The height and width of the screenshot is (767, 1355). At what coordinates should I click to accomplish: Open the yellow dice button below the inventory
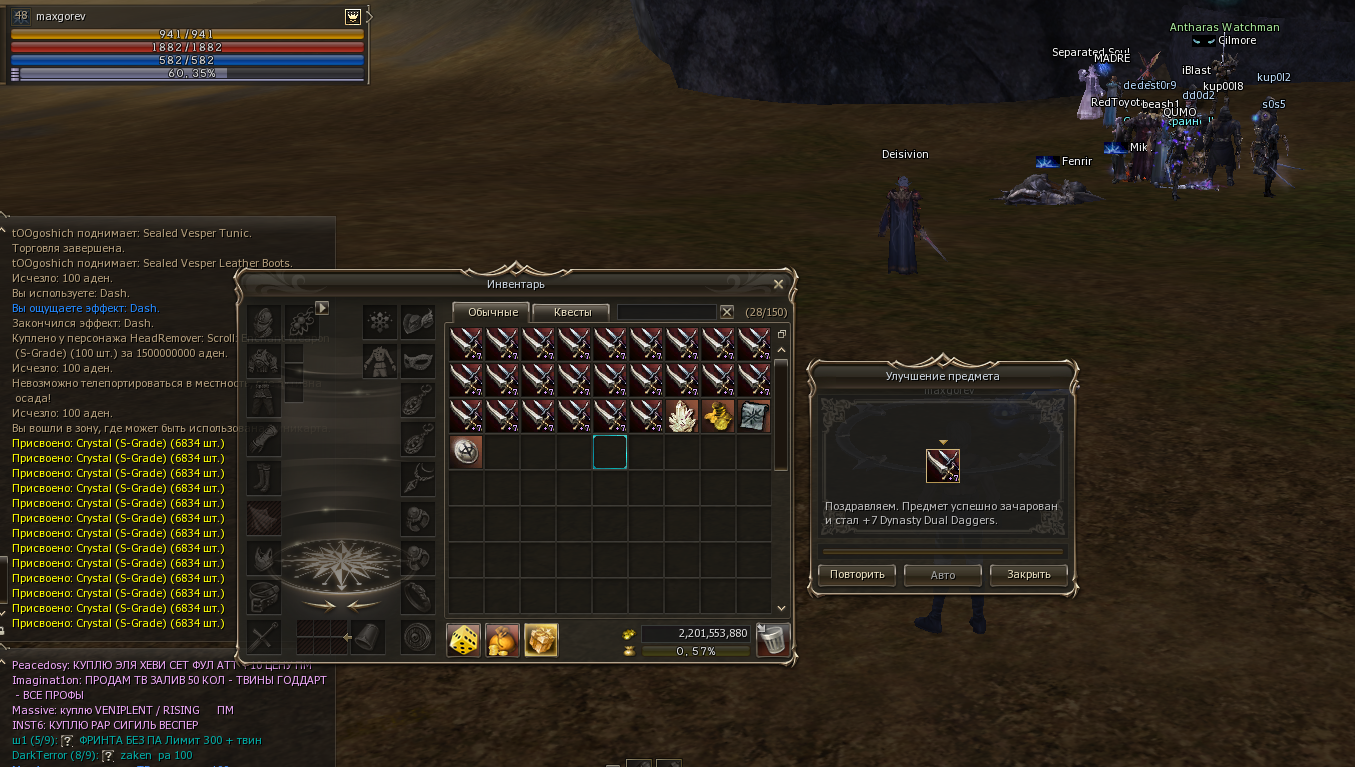[463, 640]
